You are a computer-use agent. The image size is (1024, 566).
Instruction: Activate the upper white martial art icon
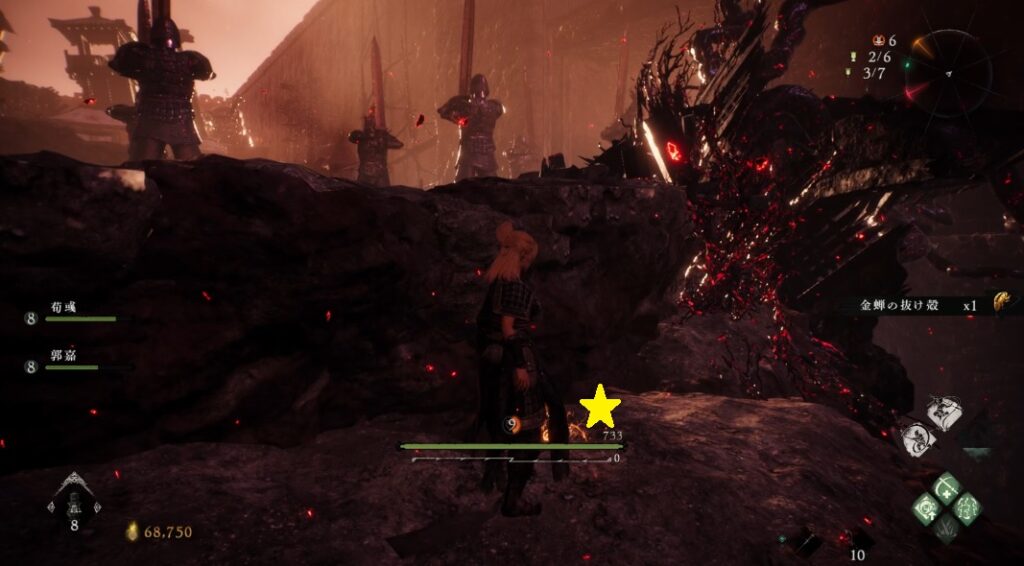(x=940, y=411)
